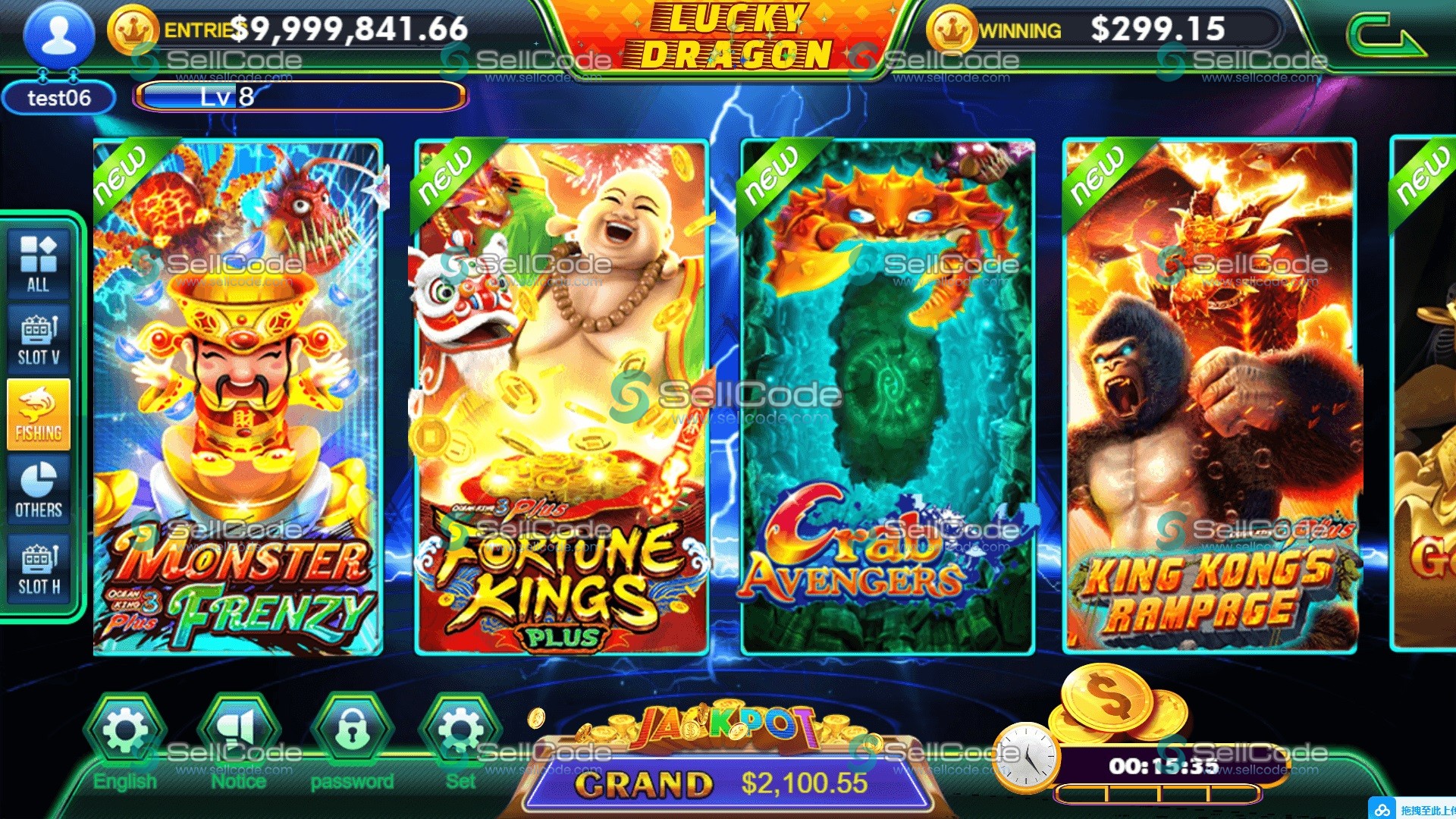Switch to the SLOT H tab

click(x=39, y=569)
